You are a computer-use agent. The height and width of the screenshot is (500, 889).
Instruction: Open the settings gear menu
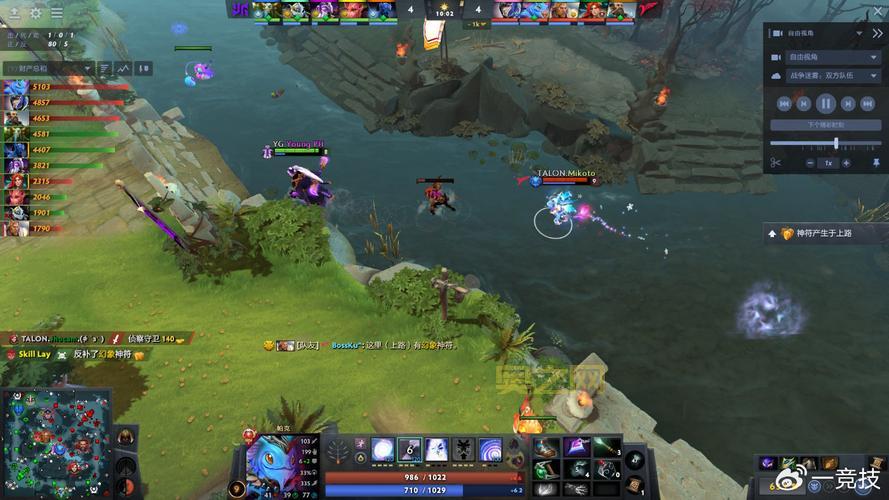[x=36, y=13]
